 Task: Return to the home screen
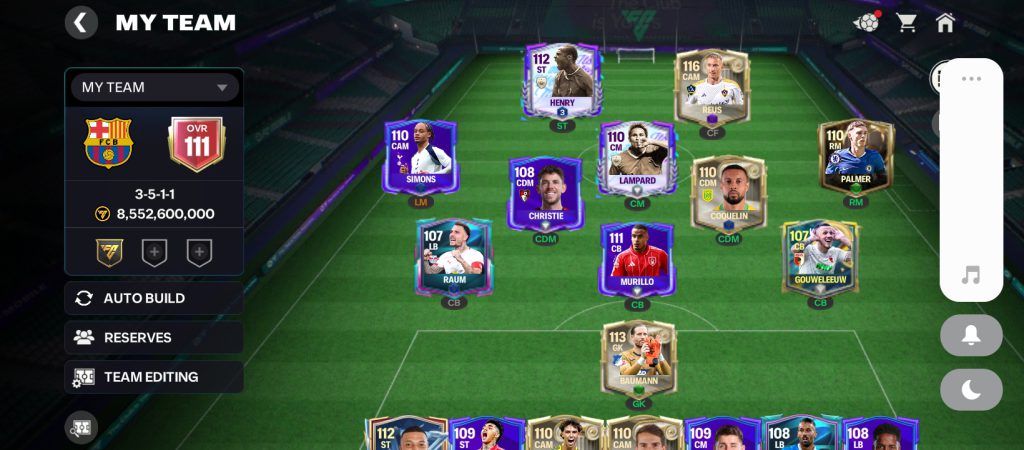[x=945, y=22]
